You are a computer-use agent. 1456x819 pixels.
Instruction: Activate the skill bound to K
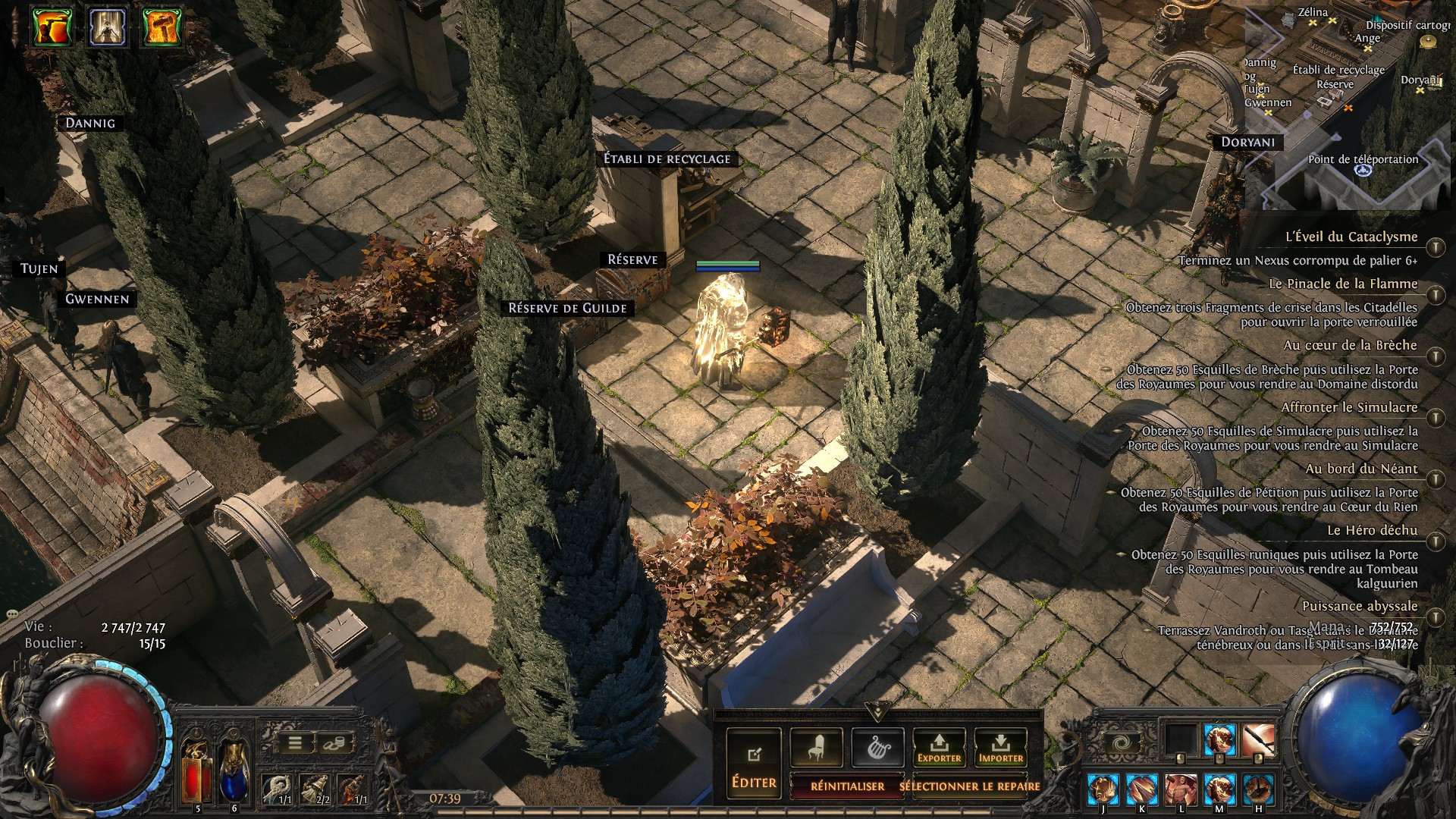point(1141,789)
